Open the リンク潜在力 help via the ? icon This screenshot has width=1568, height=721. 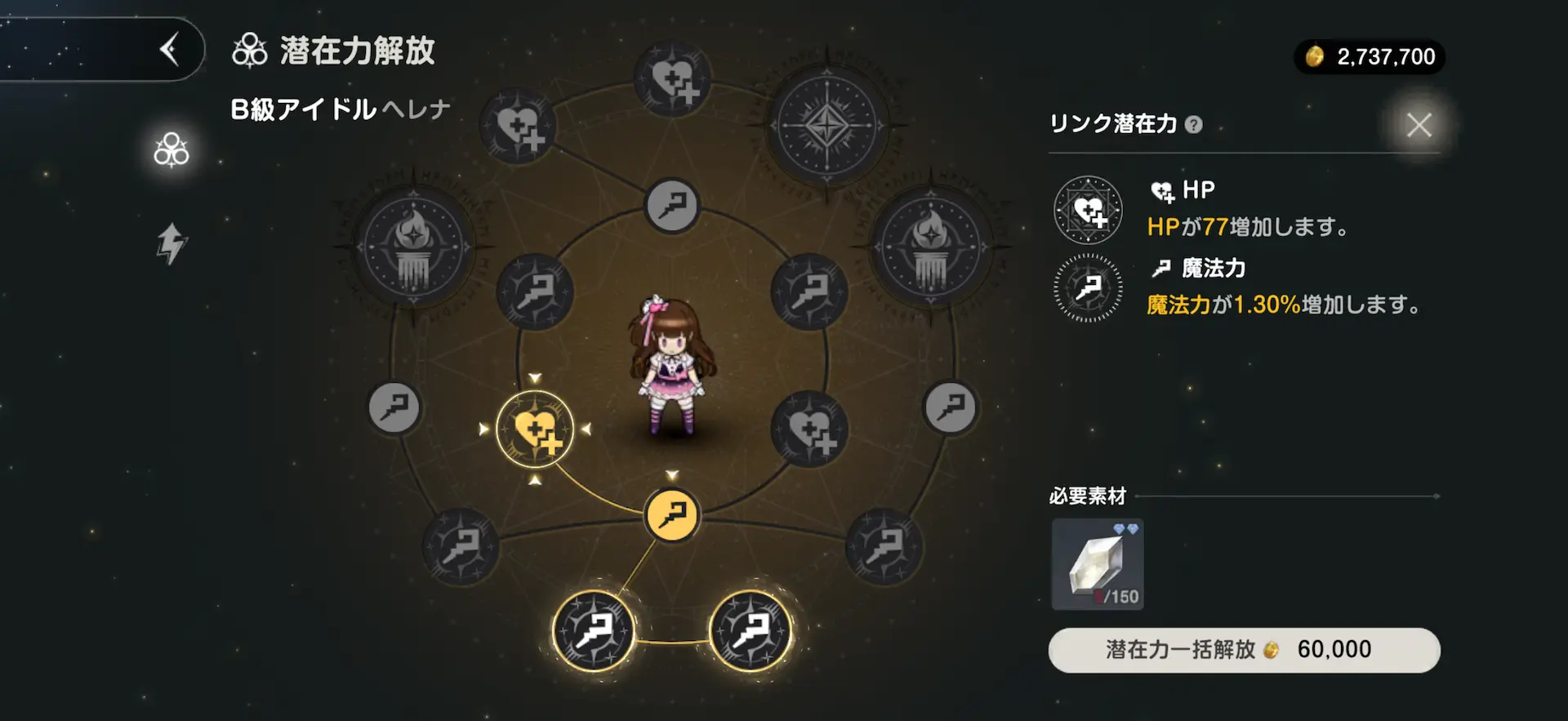(x=1195, y=124)
